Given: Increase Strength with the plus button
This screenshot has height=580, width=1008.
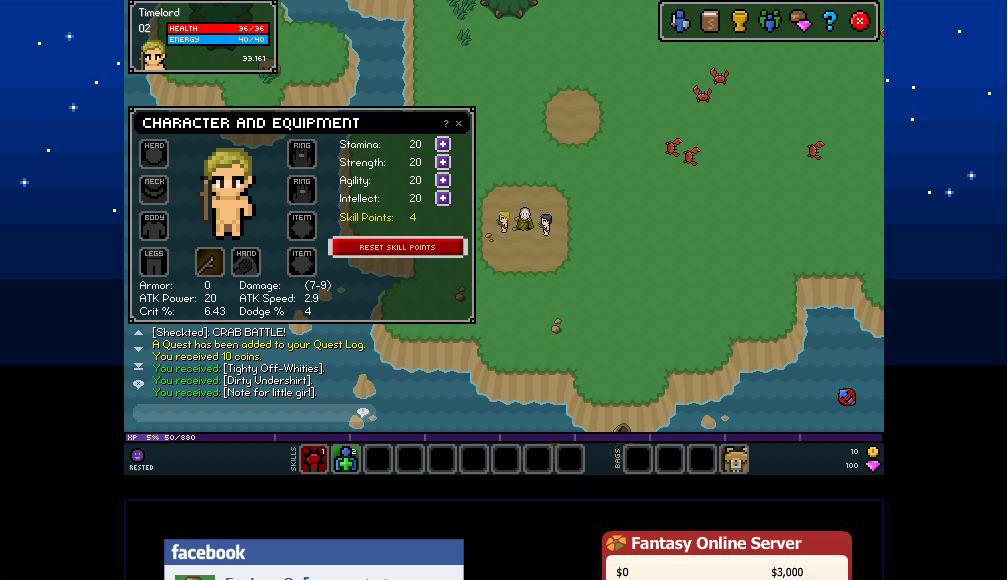Looking at the screenshot, I should (x=443, y=162).
